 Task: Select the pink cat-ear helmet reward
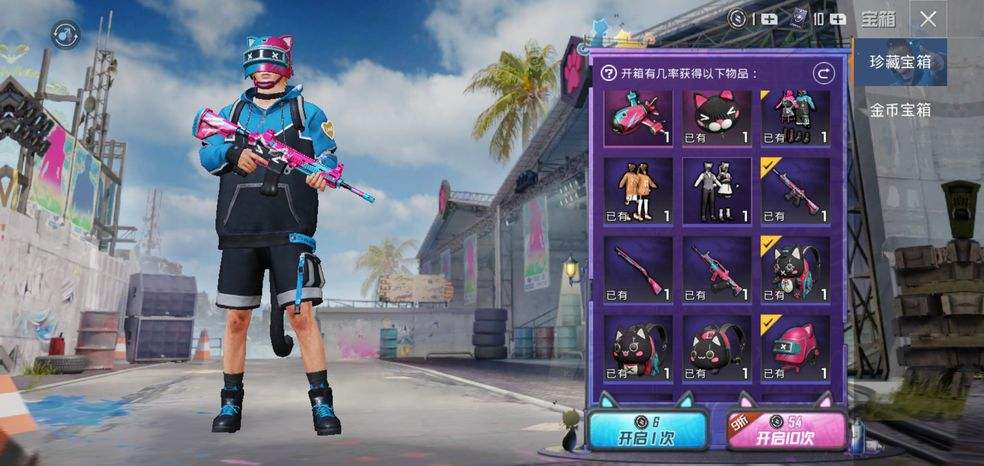coord(794,347)
